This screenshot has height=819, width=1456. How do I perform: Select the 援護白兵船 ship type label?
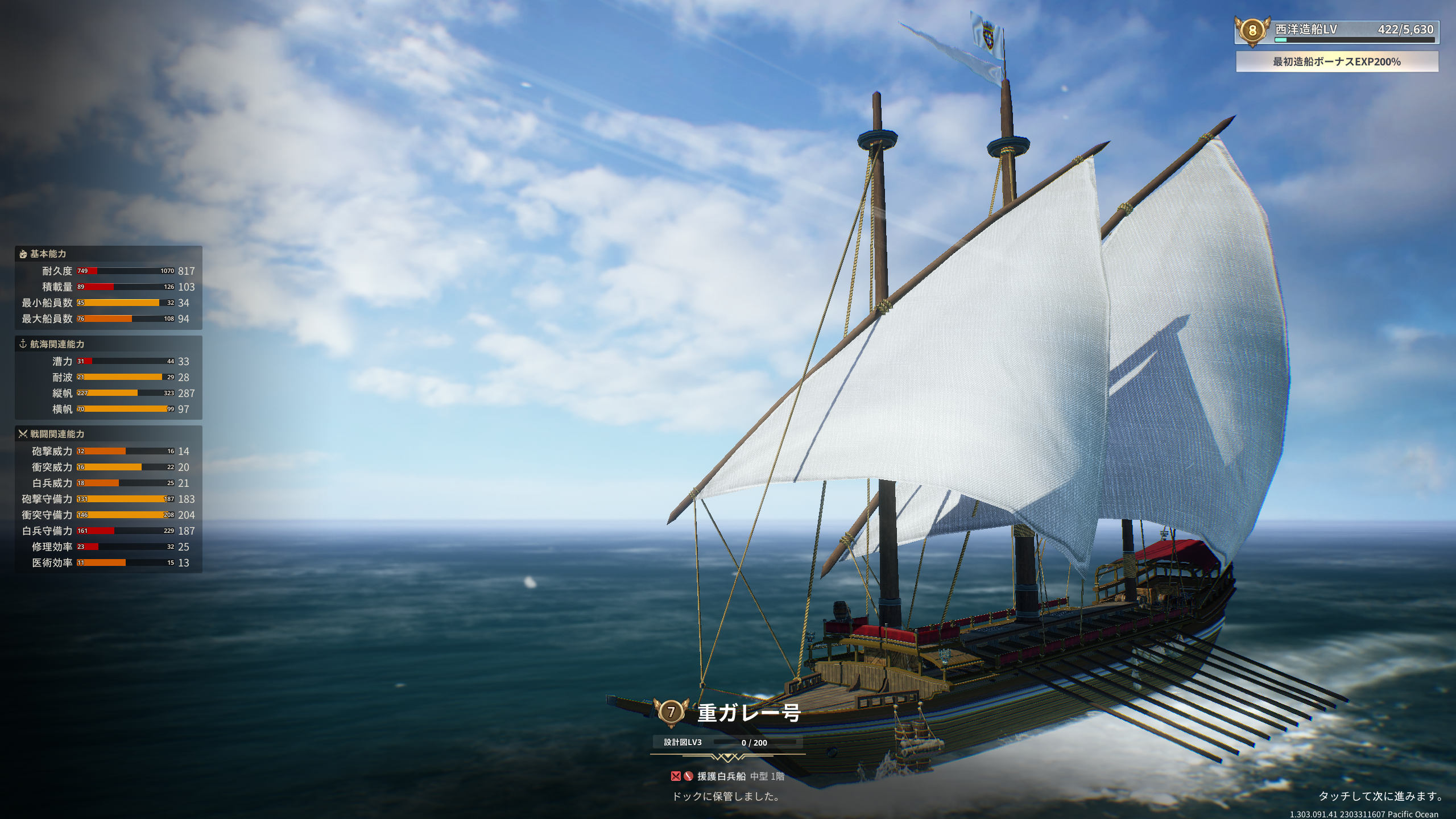pyautogui.click(x=721, y=776)
